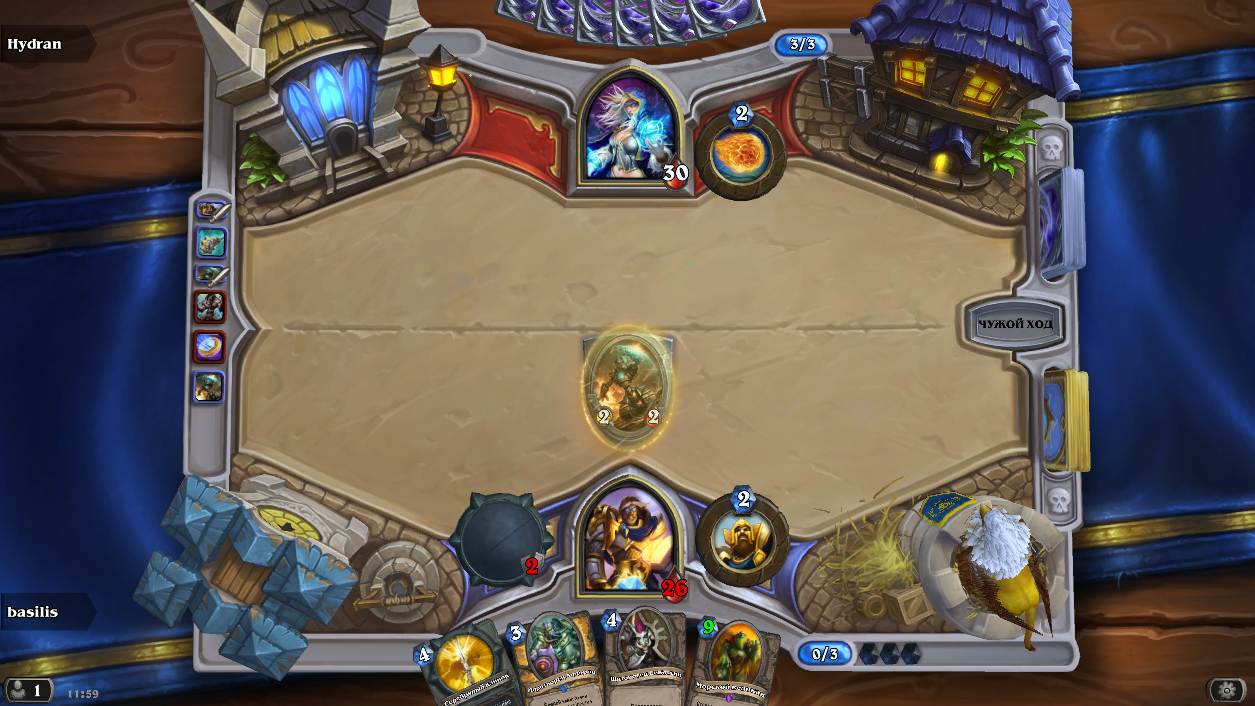The height and width of the screenshot is (706, 1255).
Task: Inspect the bottom tile in the history bar
Action: [x=209, y=387]
